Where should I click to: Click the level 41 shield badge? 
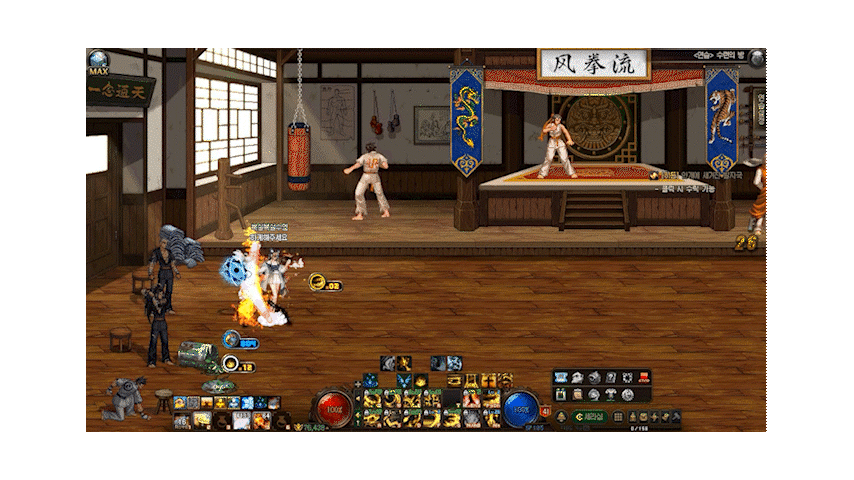[545, 410]
